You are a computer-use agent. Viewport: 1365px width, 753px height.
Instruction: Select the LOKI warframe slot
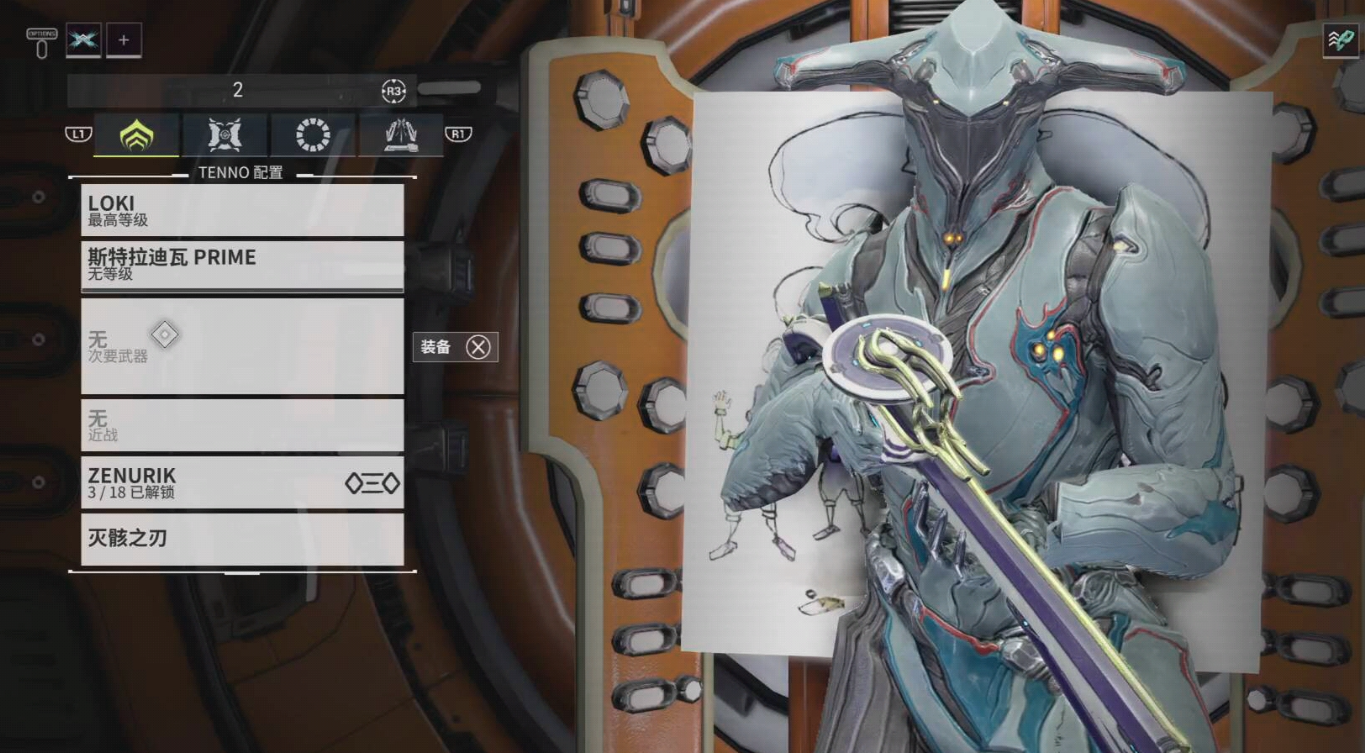click(242, 210)
